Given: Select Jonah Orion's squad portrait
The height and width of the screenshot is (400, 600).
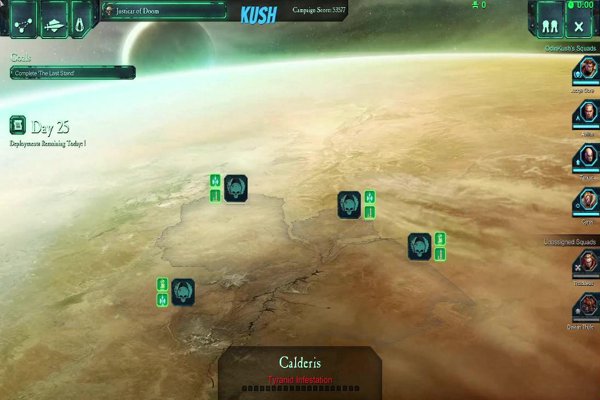Looking at the screenshot, I should (x=585, y=72).
